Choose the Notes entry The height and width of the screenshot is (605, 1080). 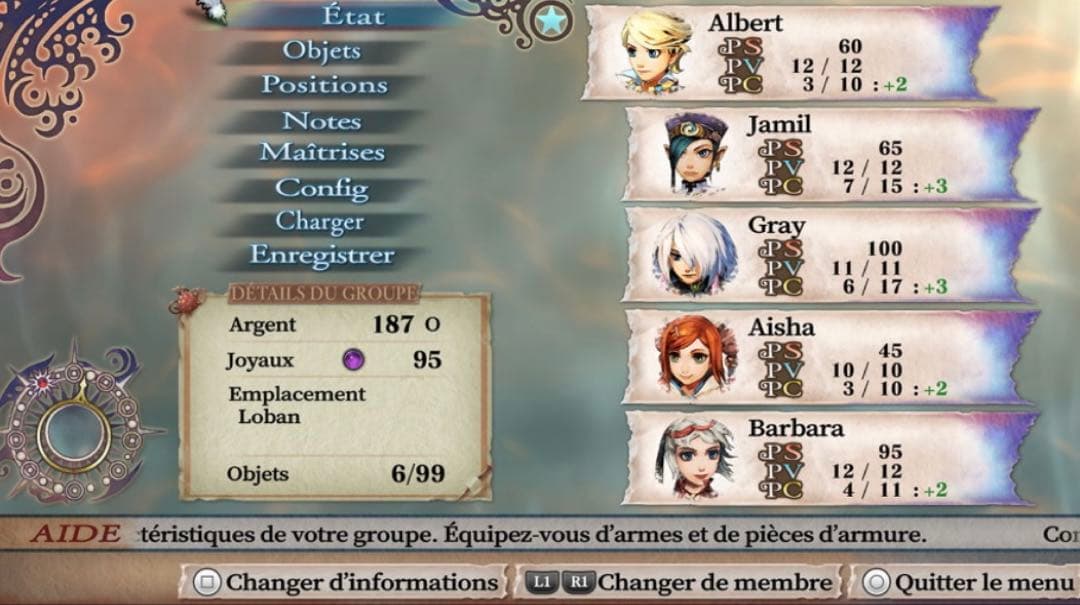click(321, 121)
